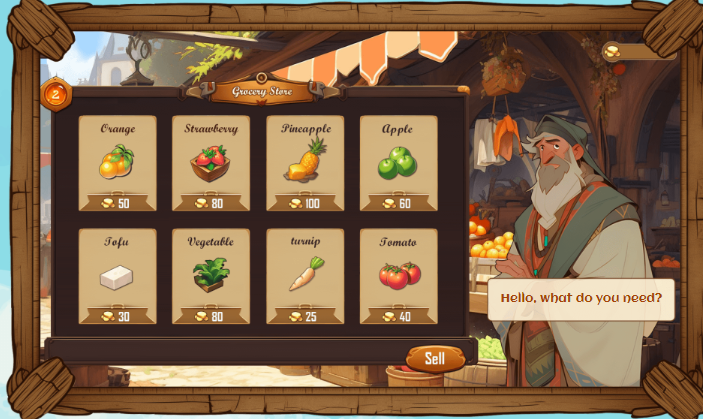
Task: Click the orange number 2 badge
Action: [55, 96]
